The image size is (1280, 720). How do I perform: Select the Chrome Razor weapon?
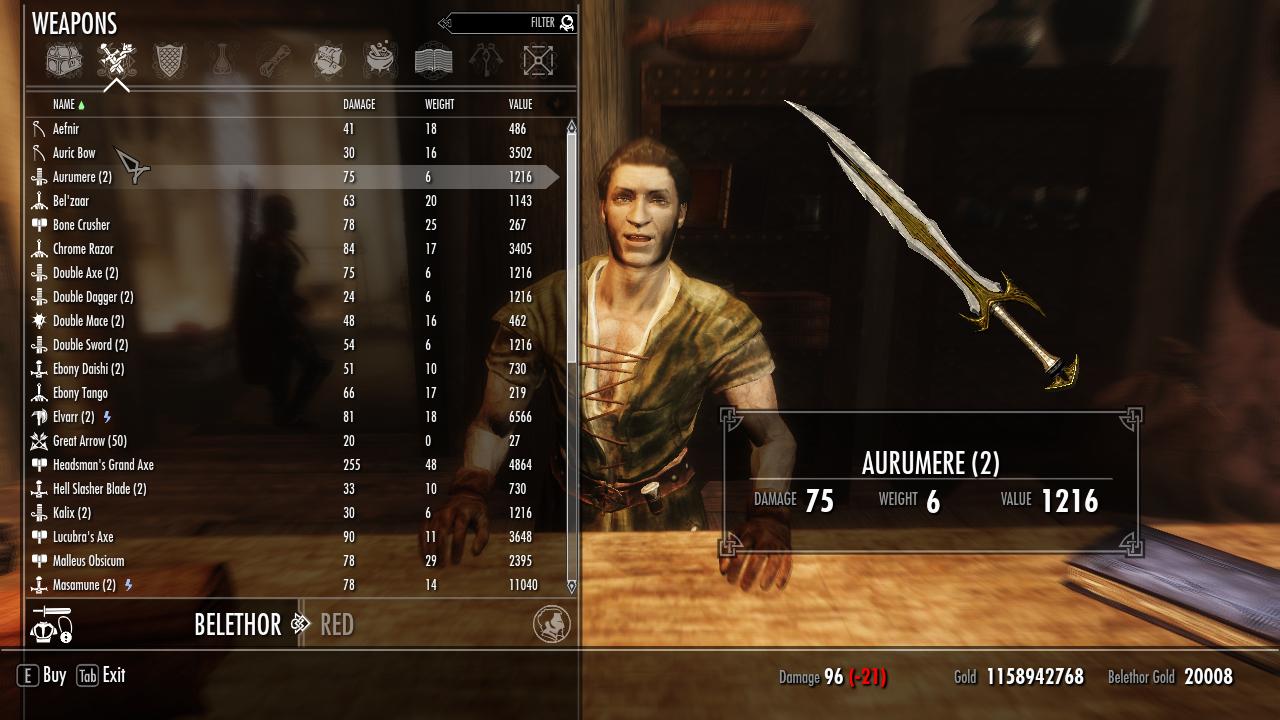click(x=83, y=249)
